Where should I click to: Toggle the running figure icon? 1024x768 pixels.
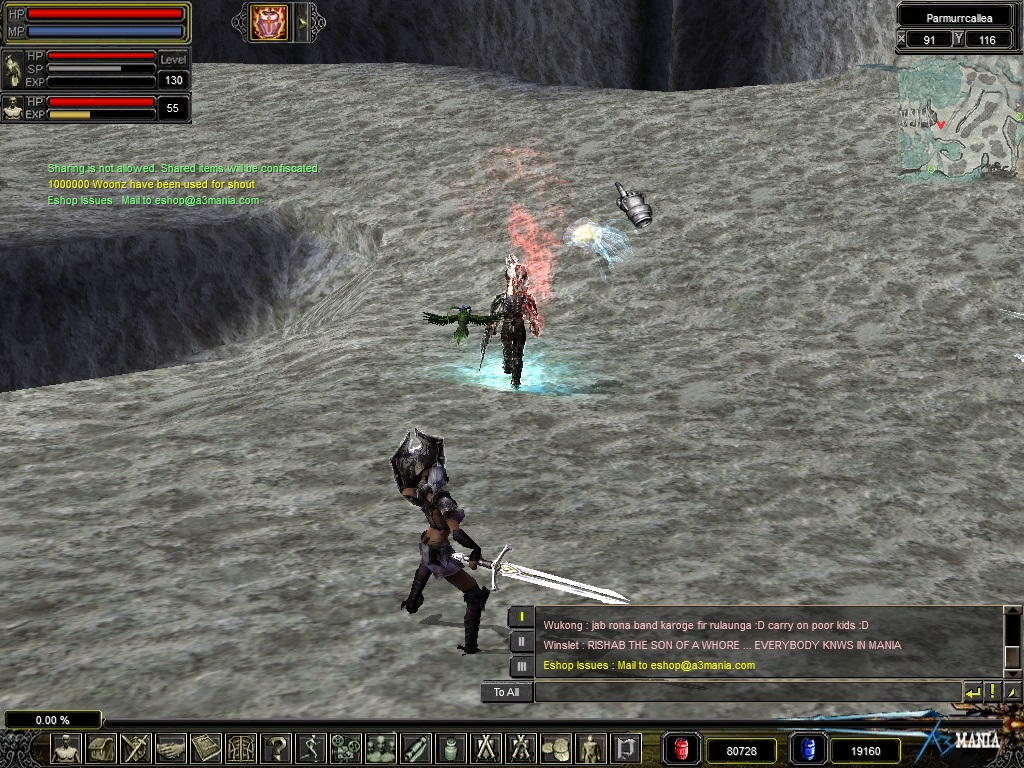coord(311,748)
